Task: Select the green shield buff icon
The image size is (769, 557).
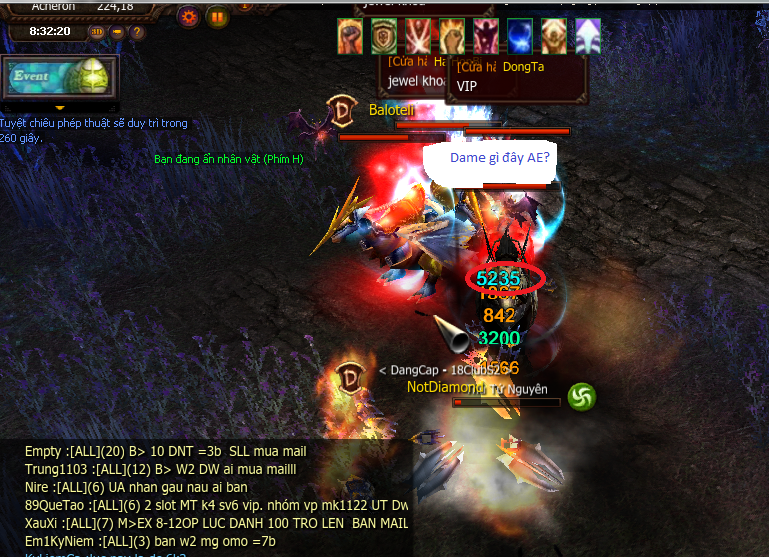Action: [383, 34]
